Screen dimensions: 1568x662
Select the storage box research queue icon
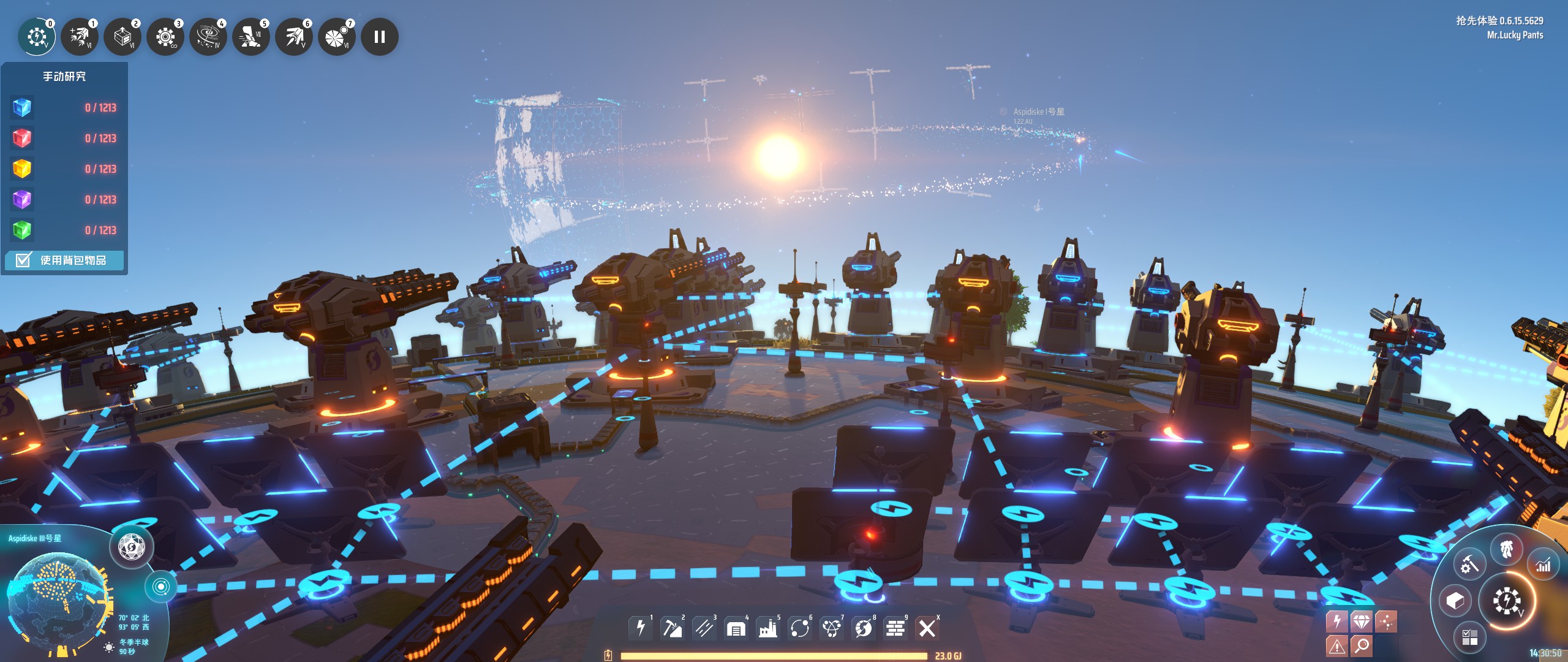click(123, 37)
